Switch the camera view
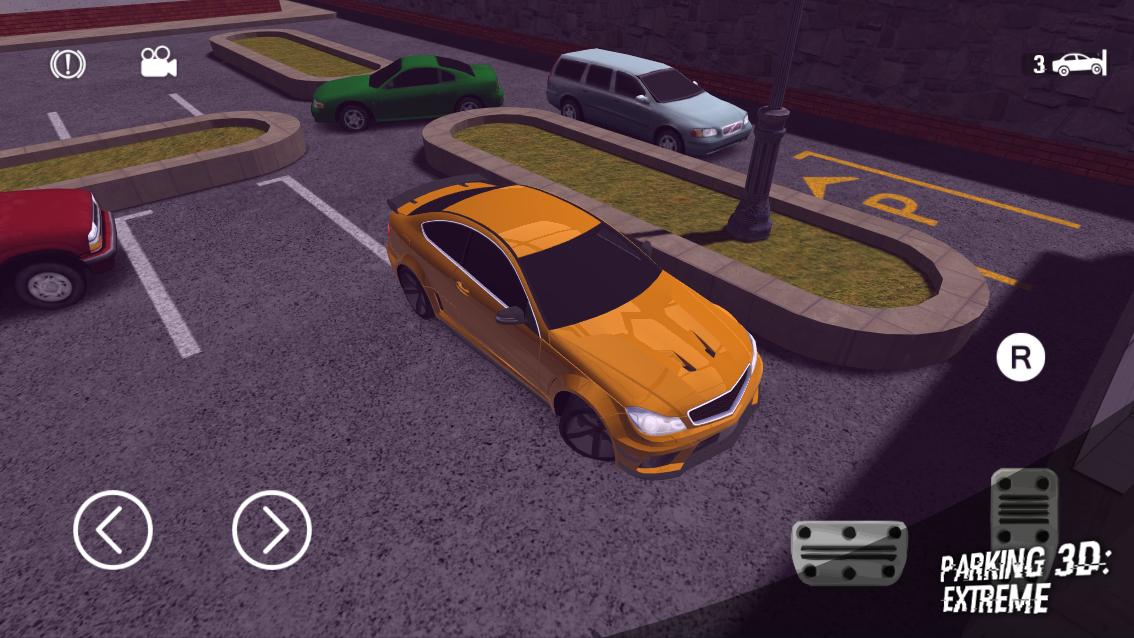Viewport: 1134px width, 638px height. [x=158, y=63]
